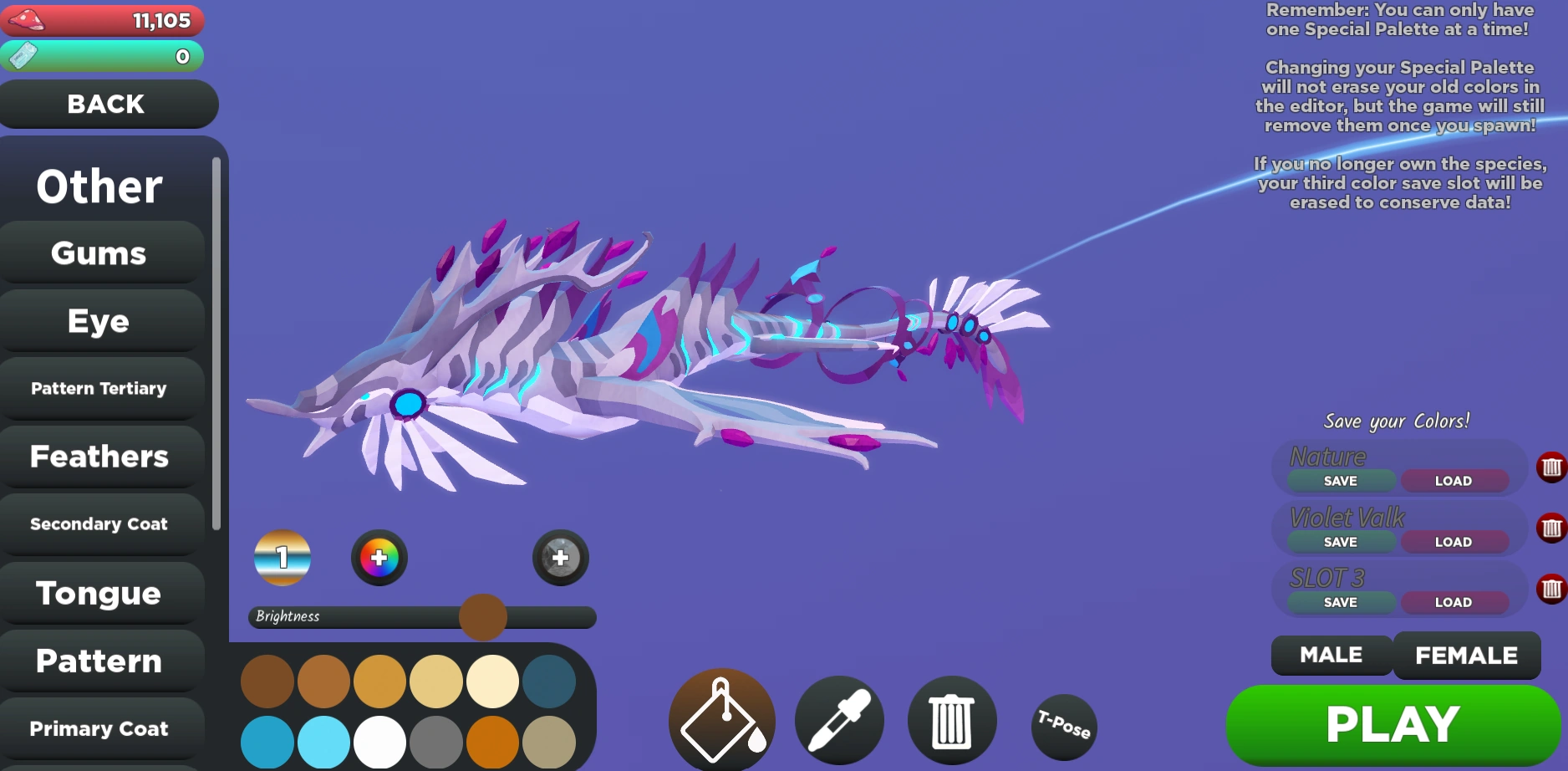Image resolution: width=1568 pixels, height=771 pixels.
Task: Click the BACK button
Action: 107,104
